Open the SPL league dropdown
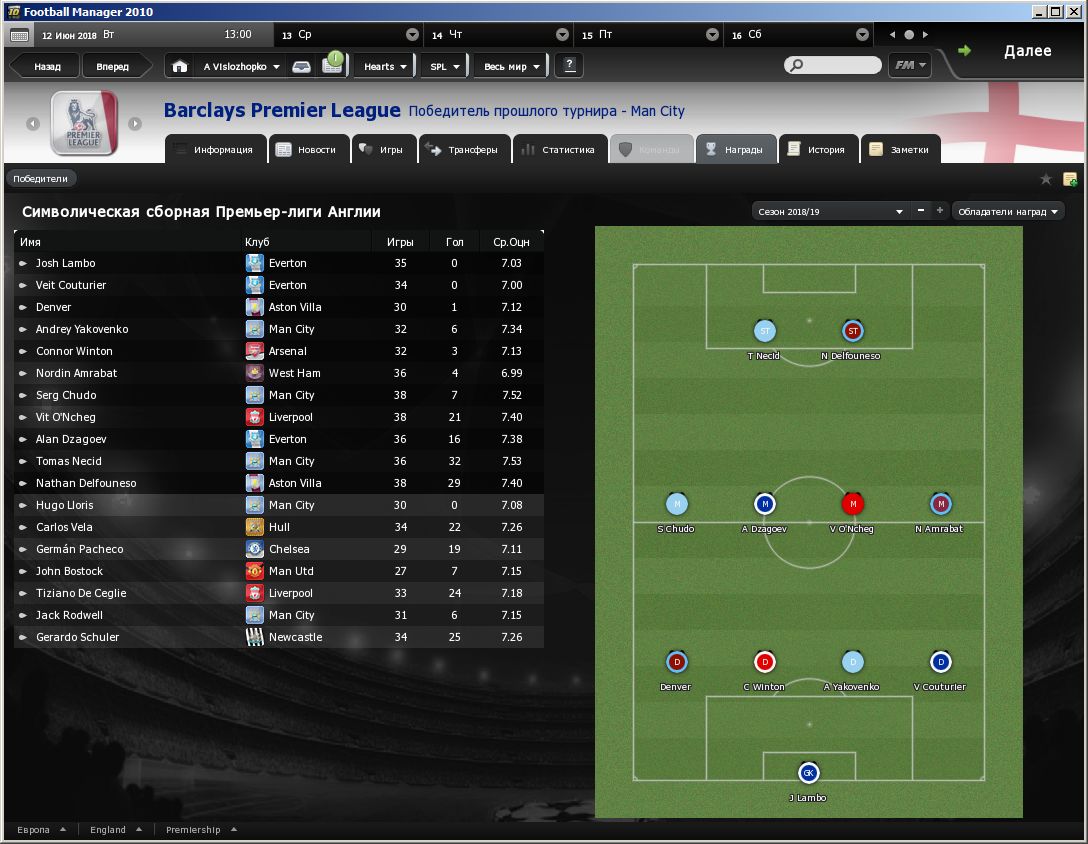1088x844 pixels. point(444,67)
